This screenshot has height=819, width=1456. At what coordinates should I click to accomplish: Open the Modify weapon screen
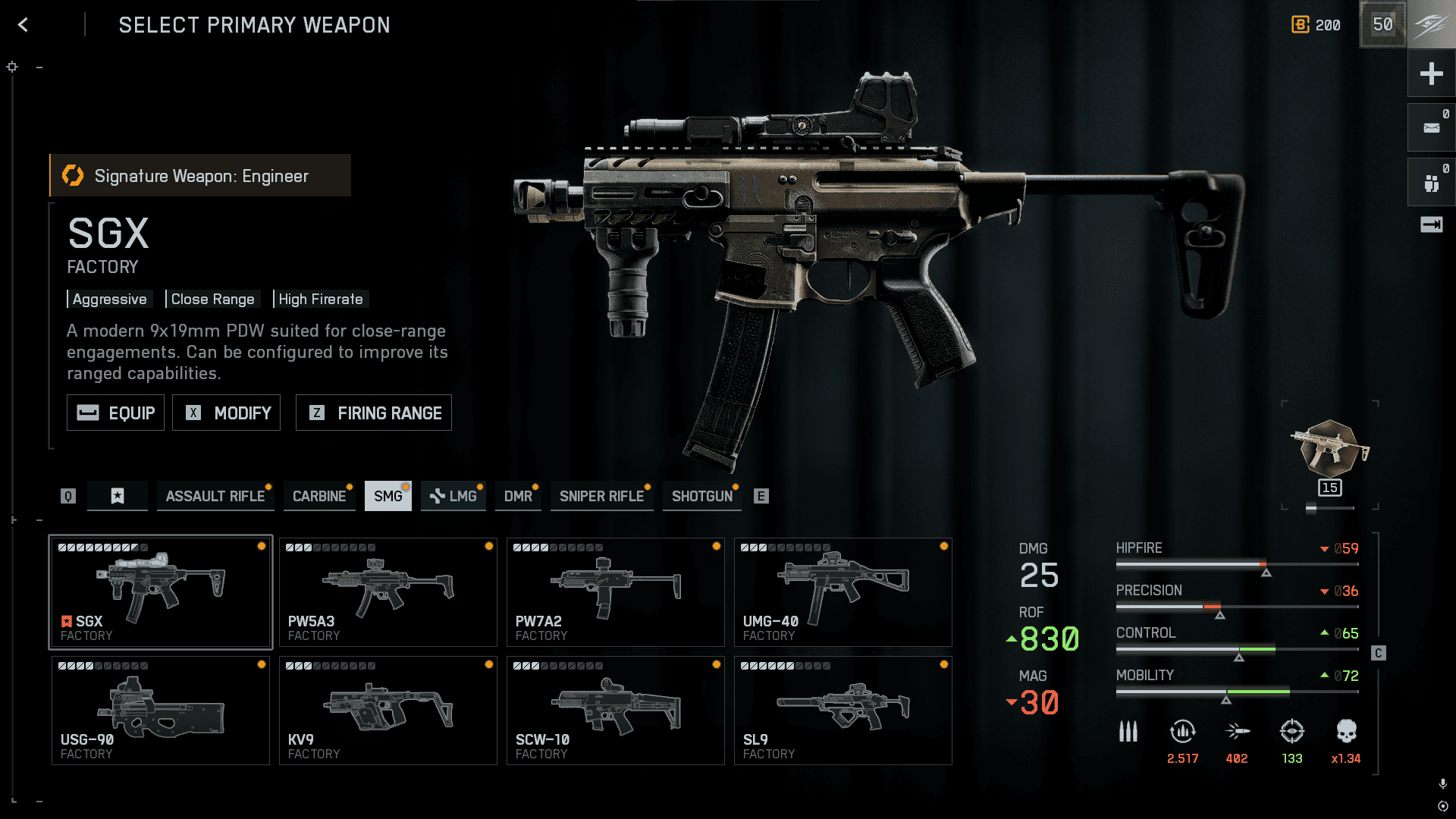coord(226,413)
